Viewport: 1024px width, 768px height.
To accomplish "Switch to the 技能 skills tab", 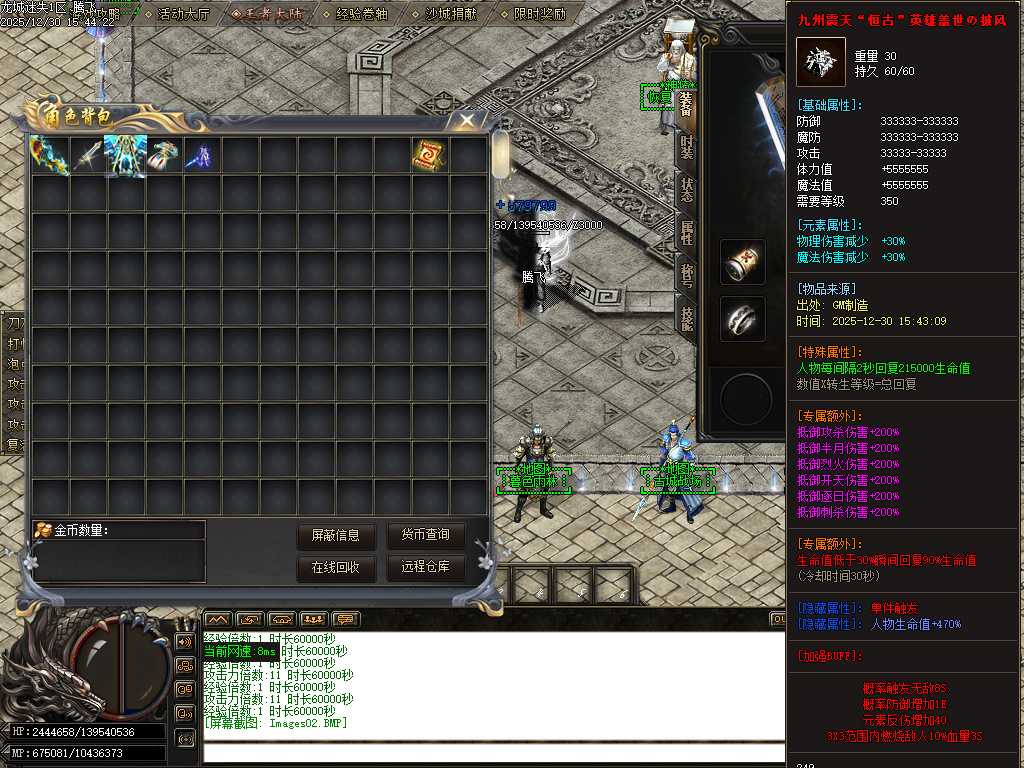I will coord(687,318).
